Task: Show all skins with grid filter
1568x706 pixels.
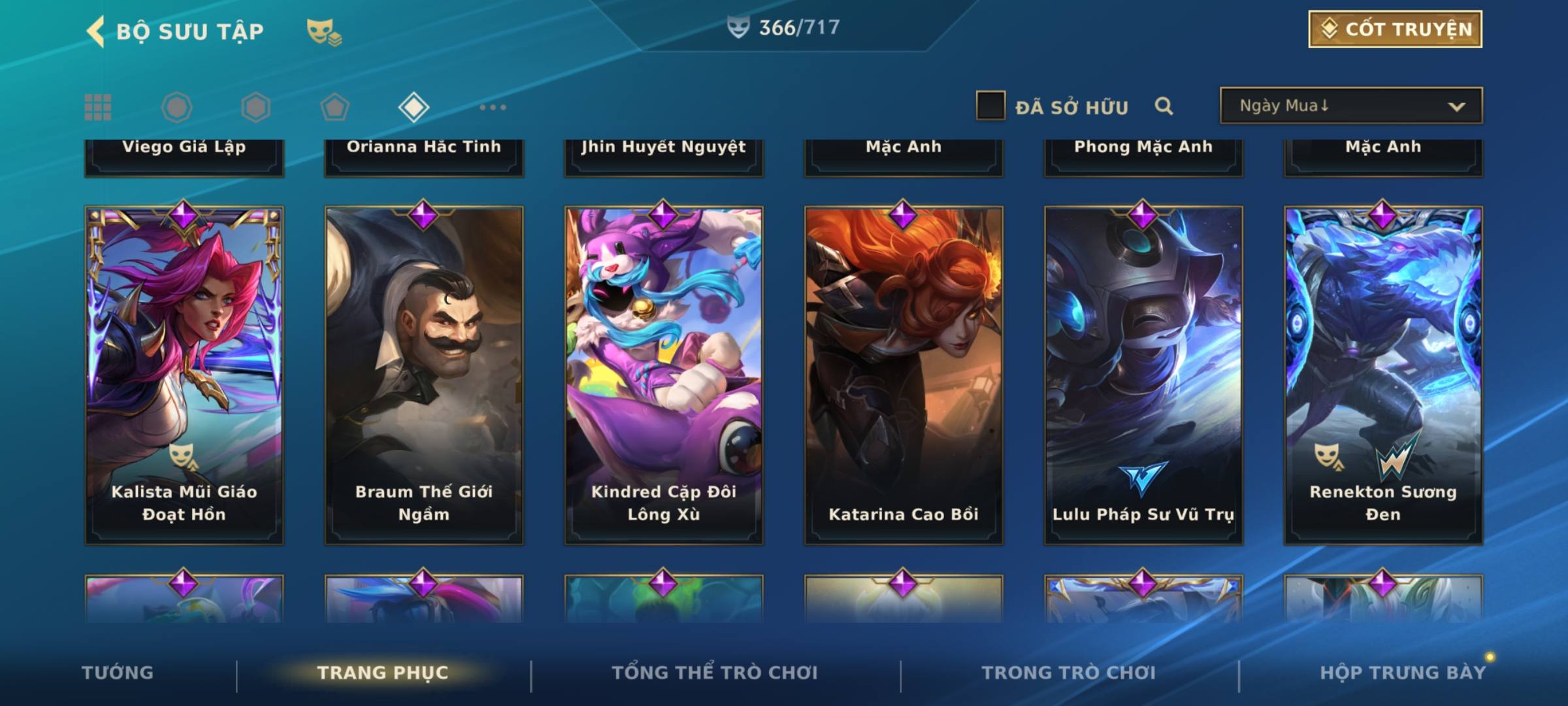Action: [98, 107]
